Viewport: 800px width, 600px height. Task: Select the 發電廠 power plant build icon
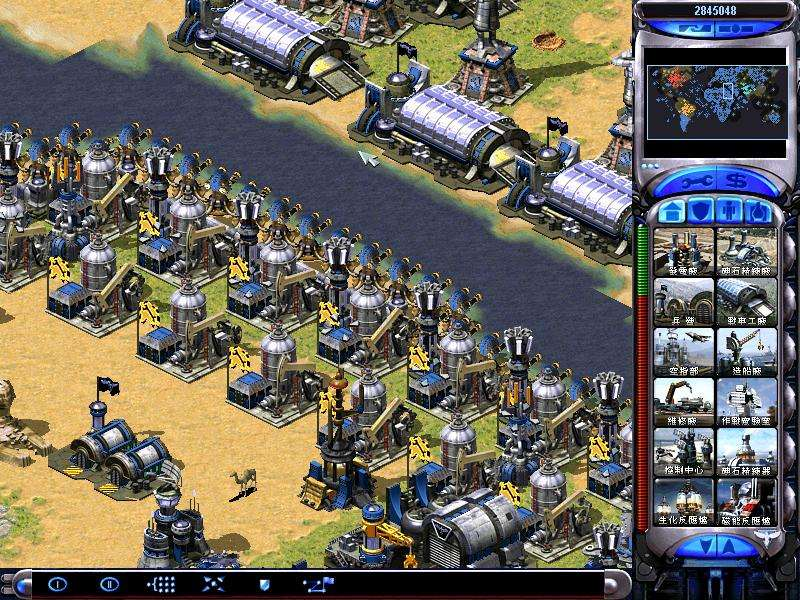(684, 251)
